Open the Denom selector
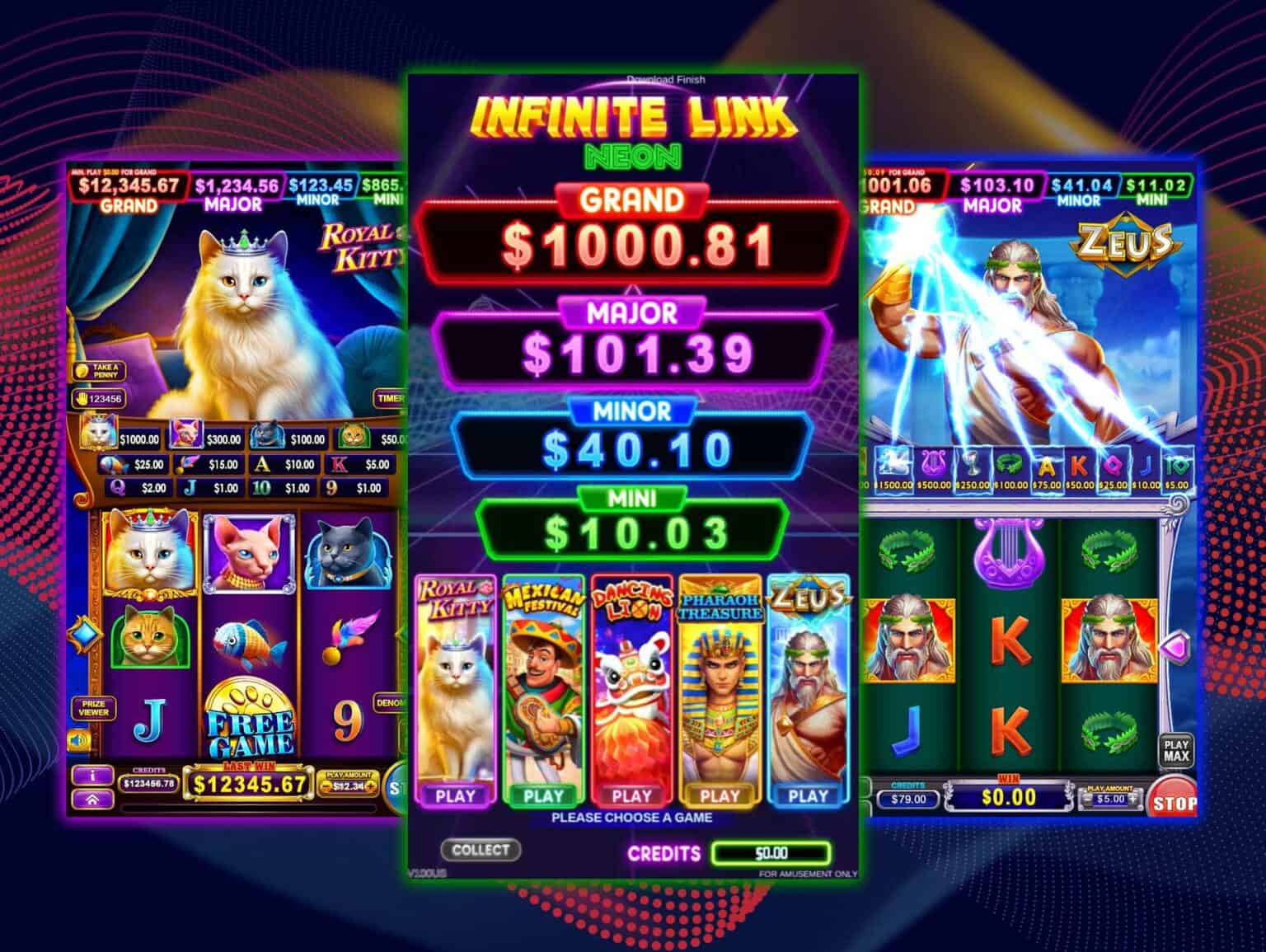The image size is (1266, 952). [389, 703]
